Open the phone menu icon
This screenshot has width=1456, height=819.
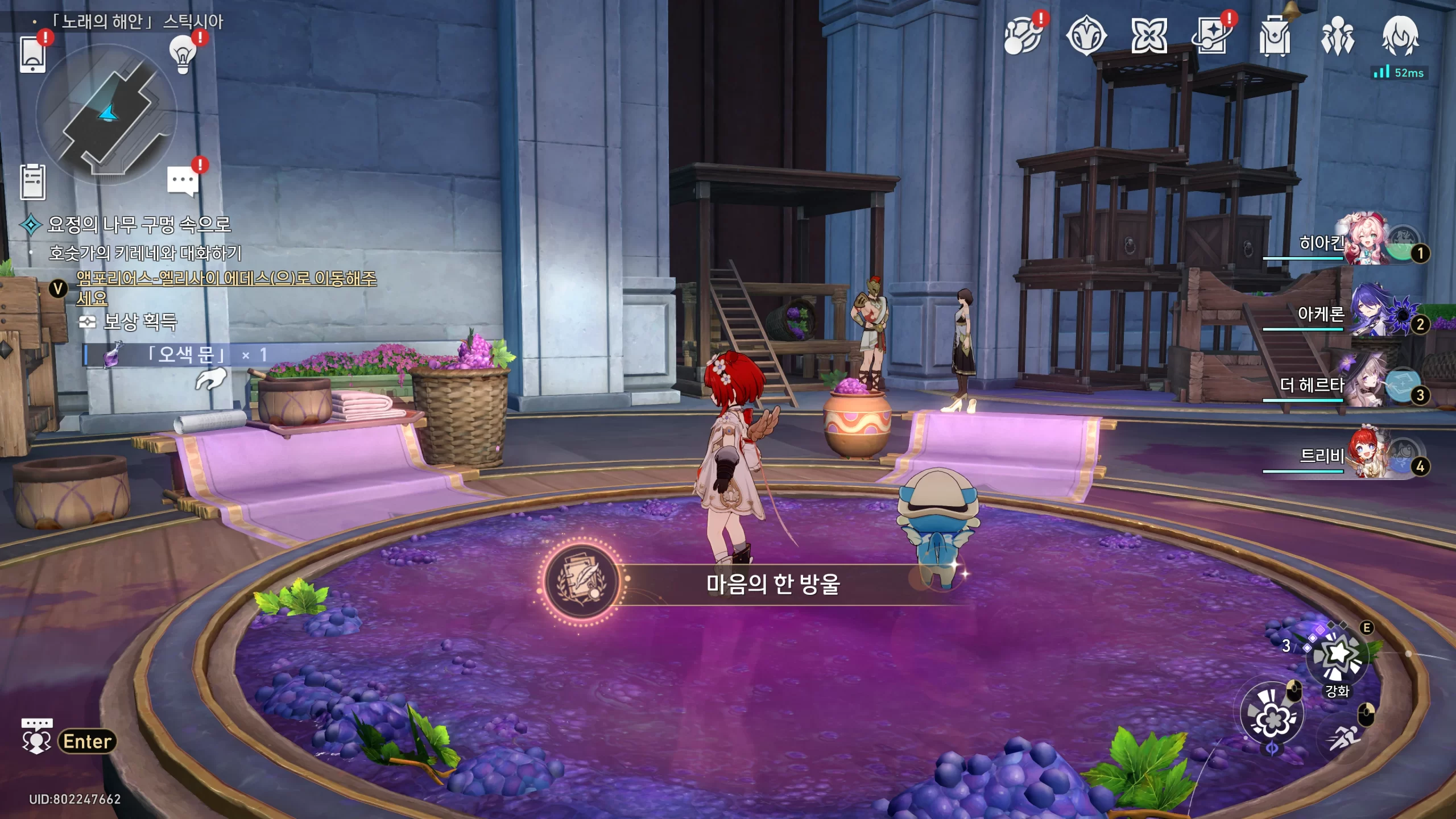33,54
